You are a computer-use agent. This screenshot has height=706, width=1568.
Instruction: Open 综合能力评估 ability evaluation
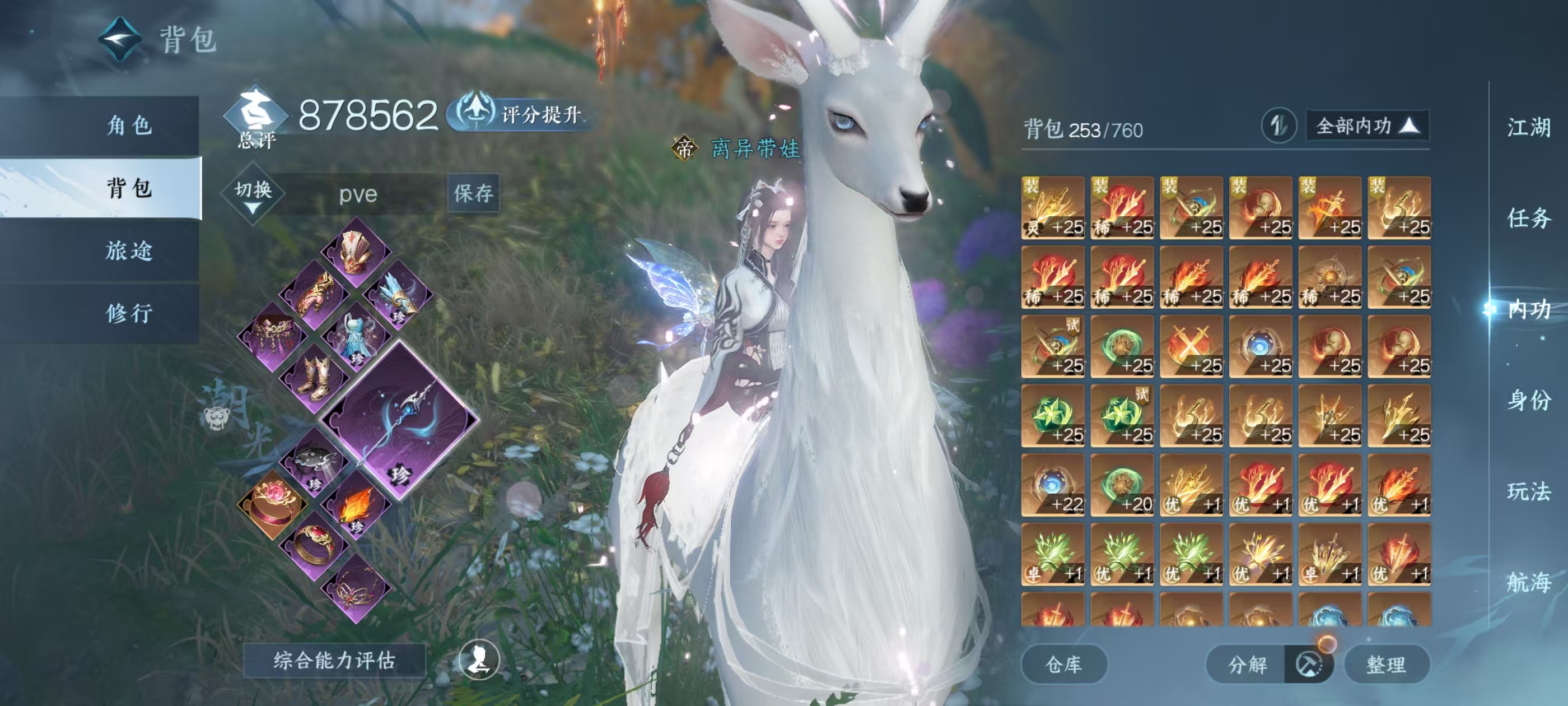(x=334, y=660)
